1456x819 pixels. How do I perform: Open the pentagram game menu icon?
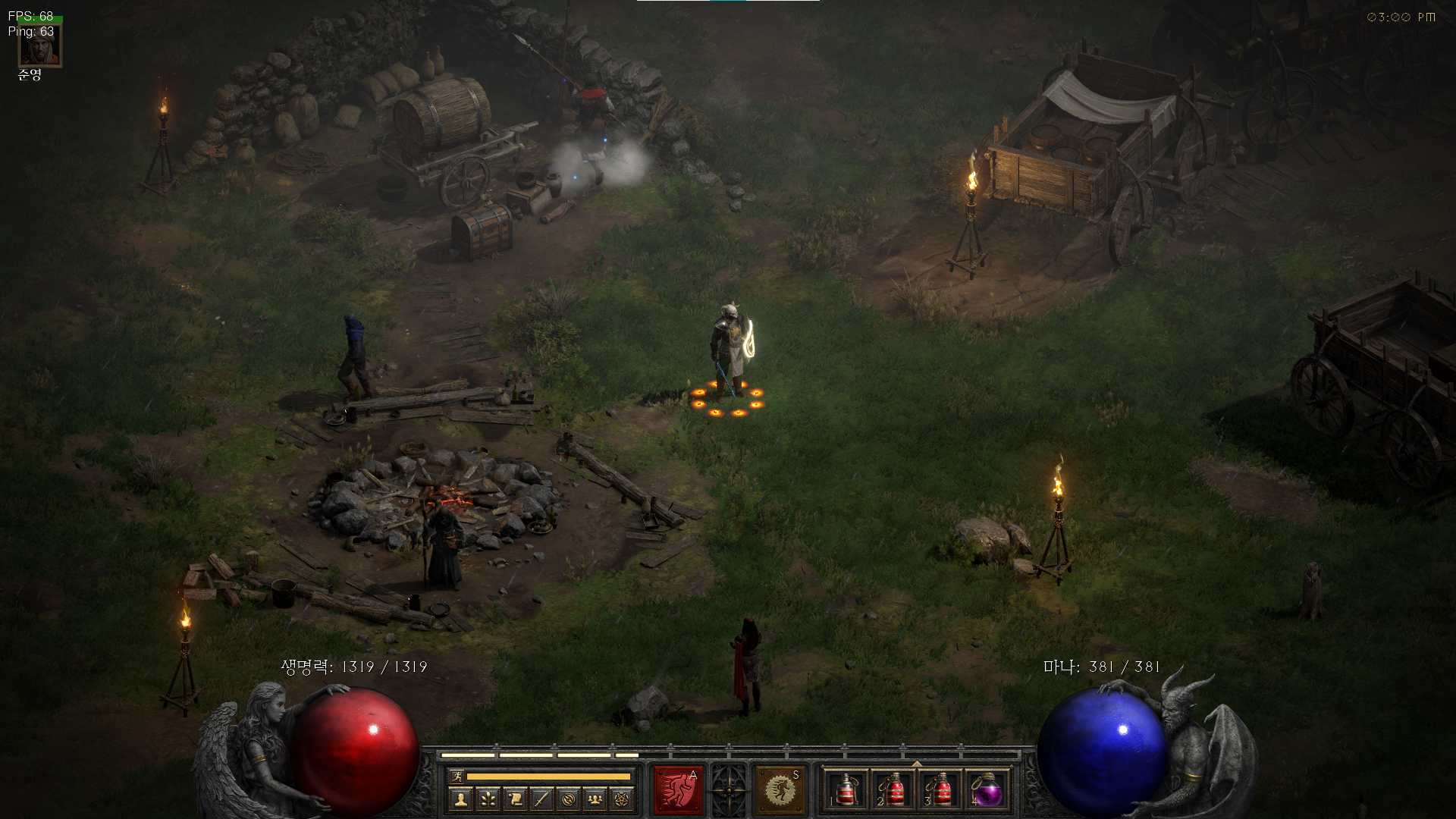pos(622,799)
